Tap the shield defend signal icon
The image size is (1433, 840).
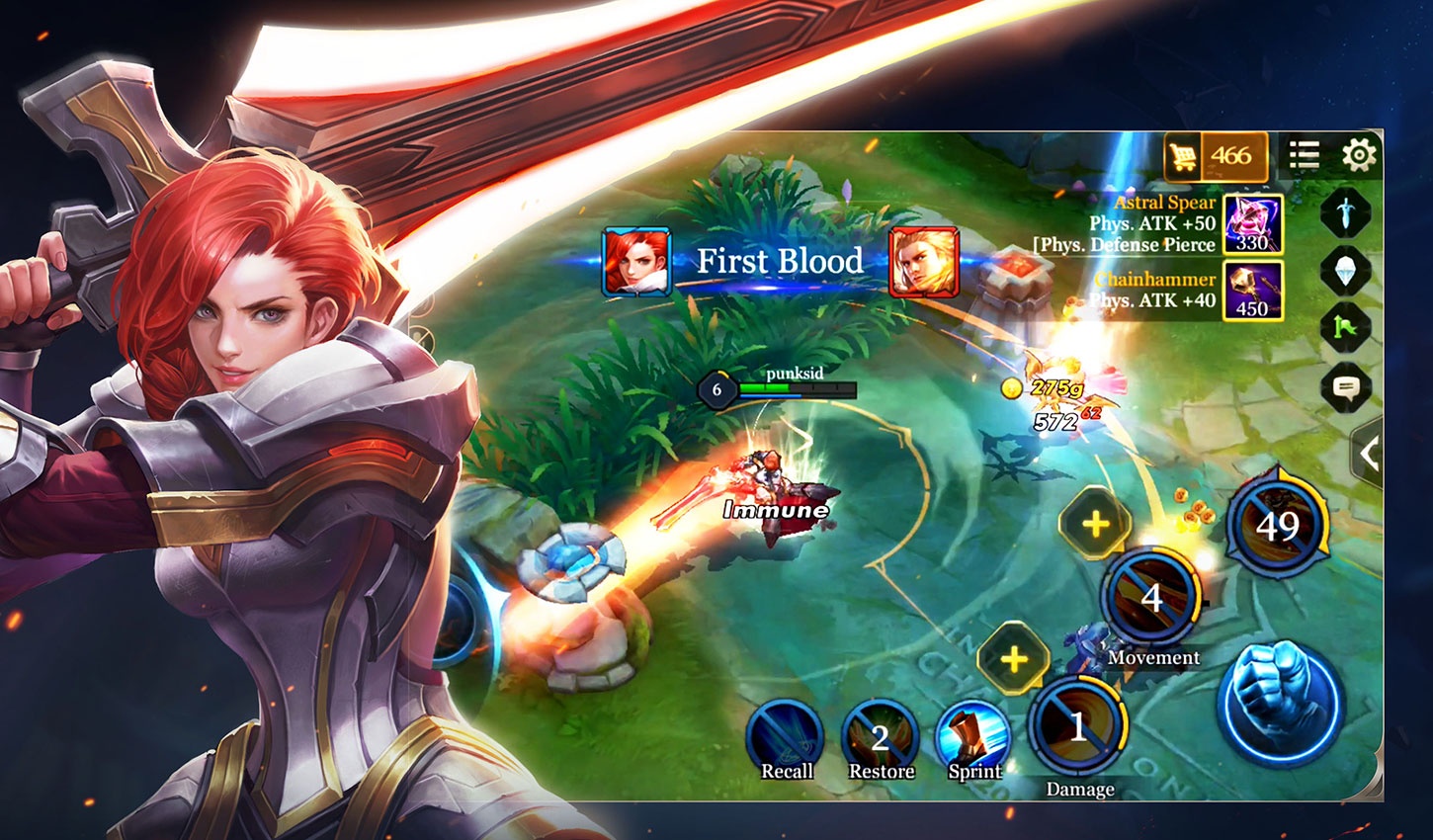pos(1346,270)
